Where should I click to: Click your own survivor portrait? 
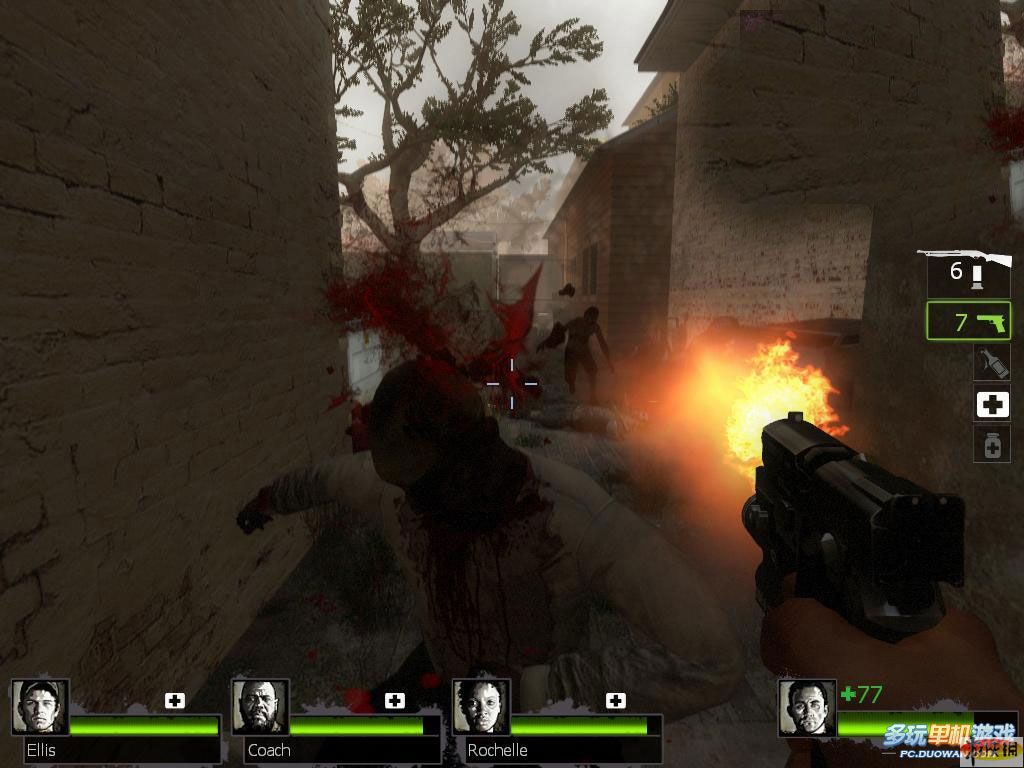pos(807,708)
